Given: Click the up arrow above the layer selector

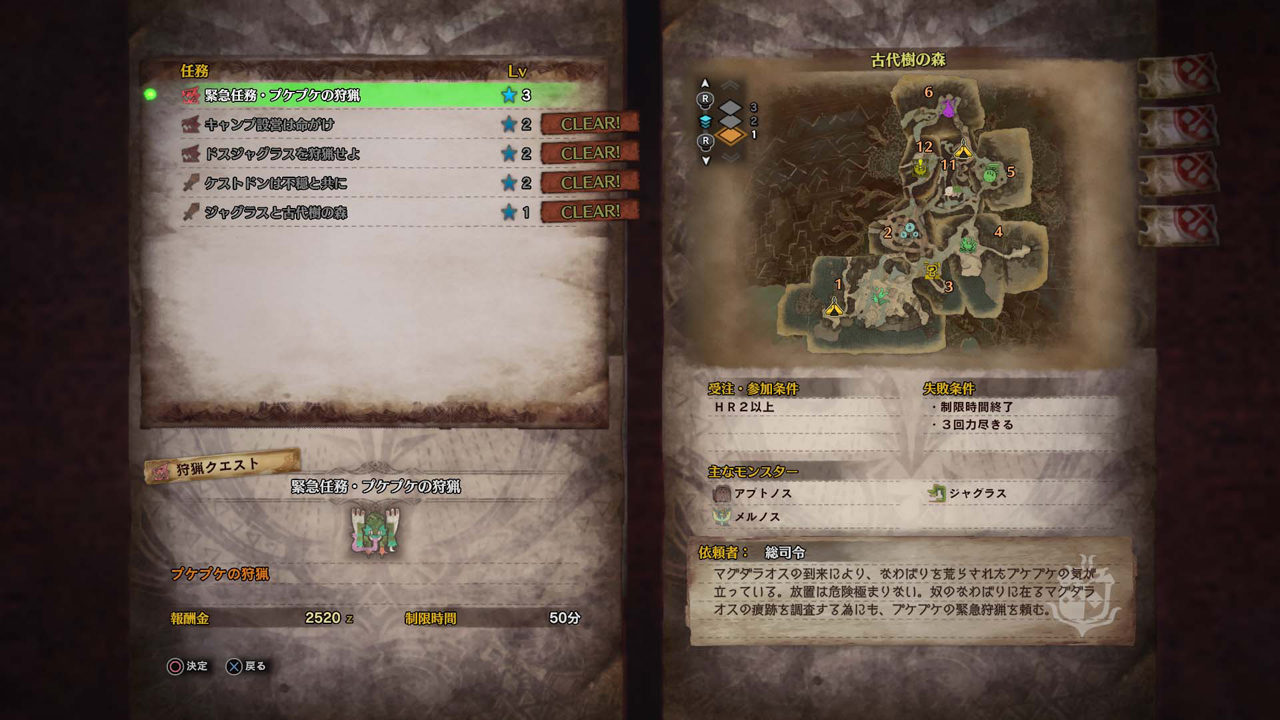Looking at the screenshot, I should (x=706, y=84).
